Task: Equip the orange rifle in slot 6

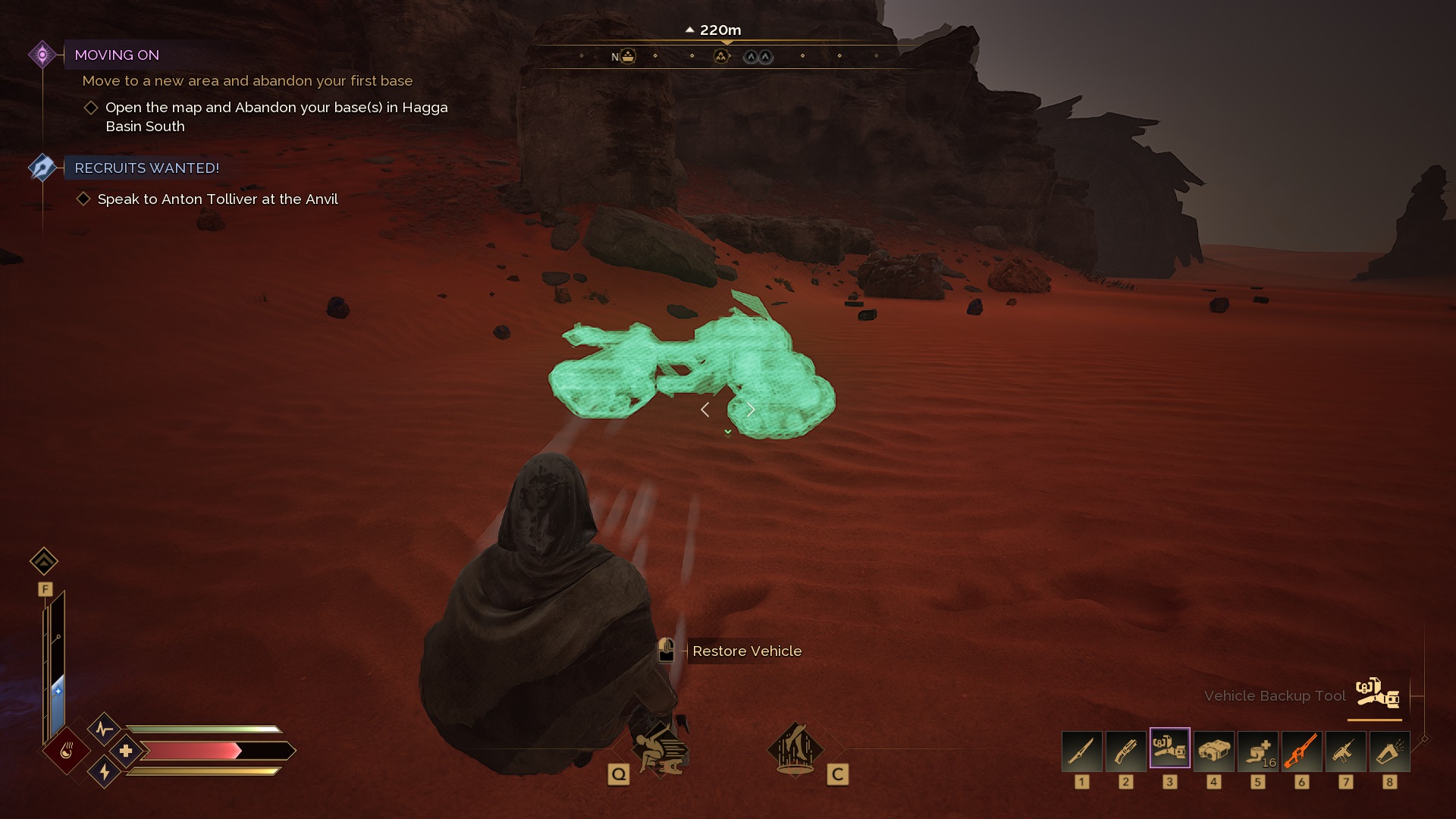Action: point(1303,751)
